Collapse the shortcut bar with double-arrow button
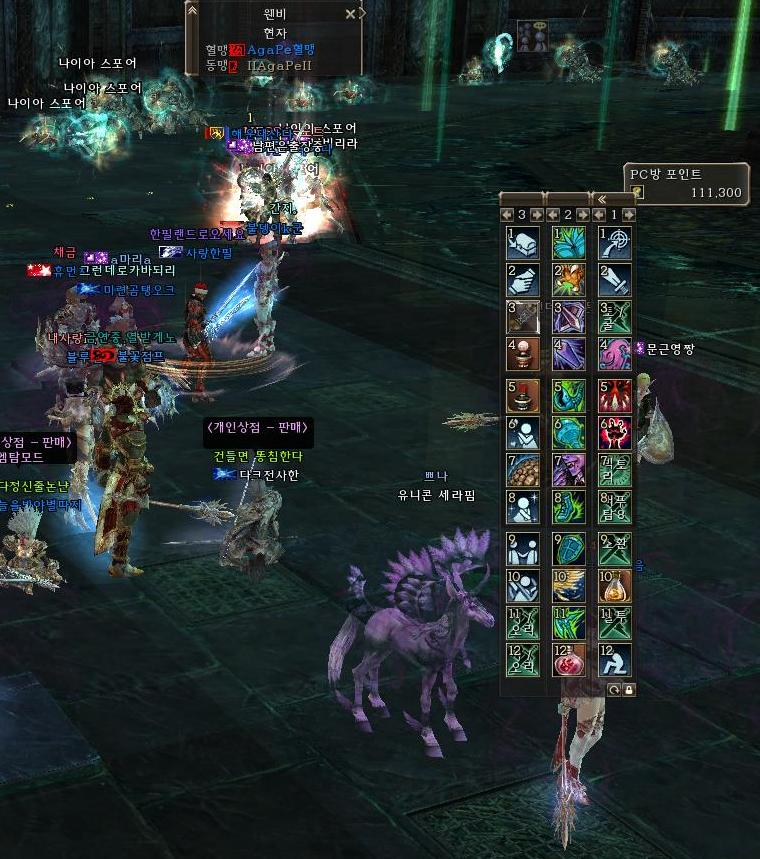Image resolution: width=760 pixels, height=859 pixels. point(601,198)
